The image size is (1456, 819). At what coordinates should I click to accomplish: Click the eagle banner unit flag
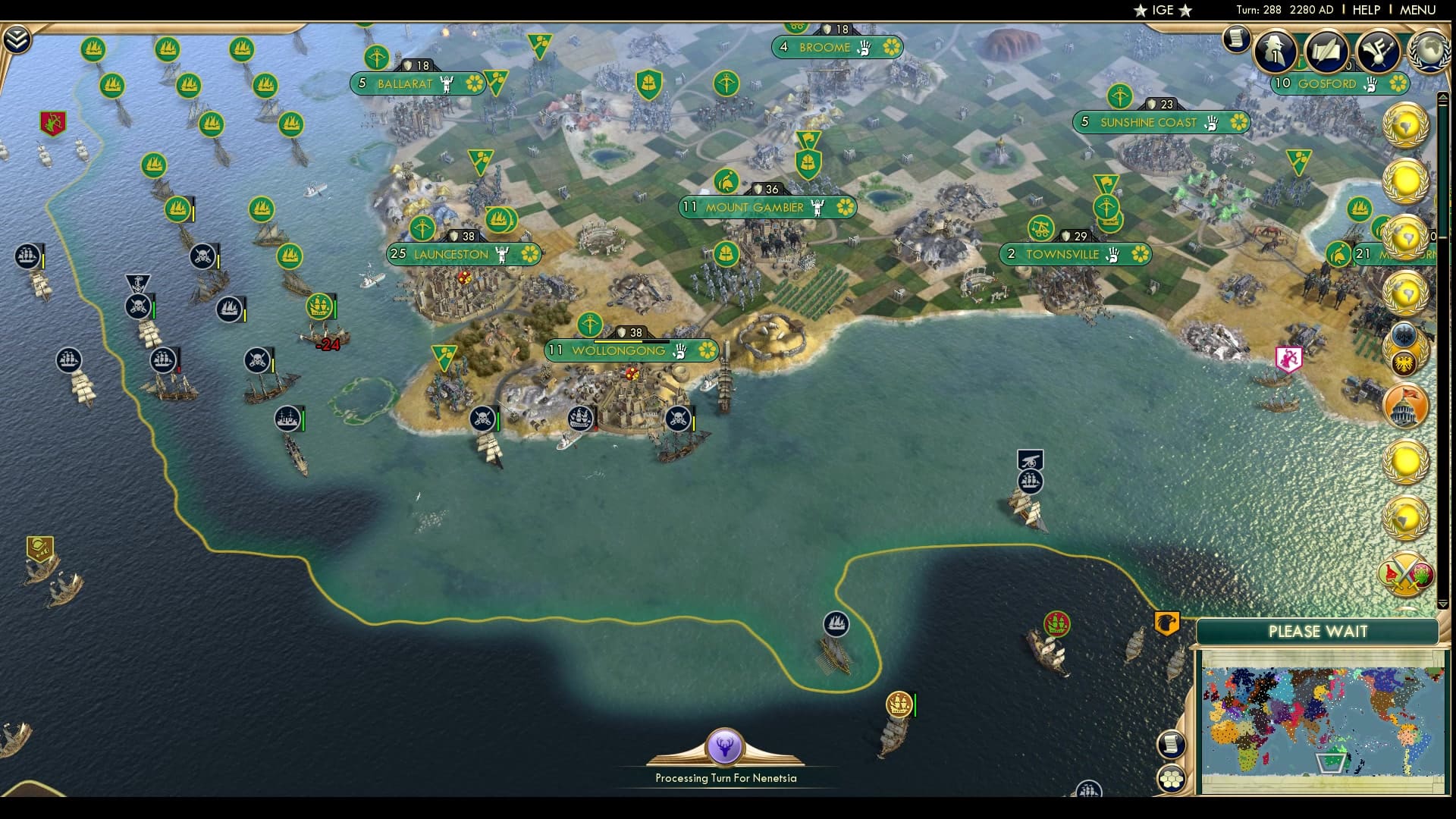coord(1166,623)
